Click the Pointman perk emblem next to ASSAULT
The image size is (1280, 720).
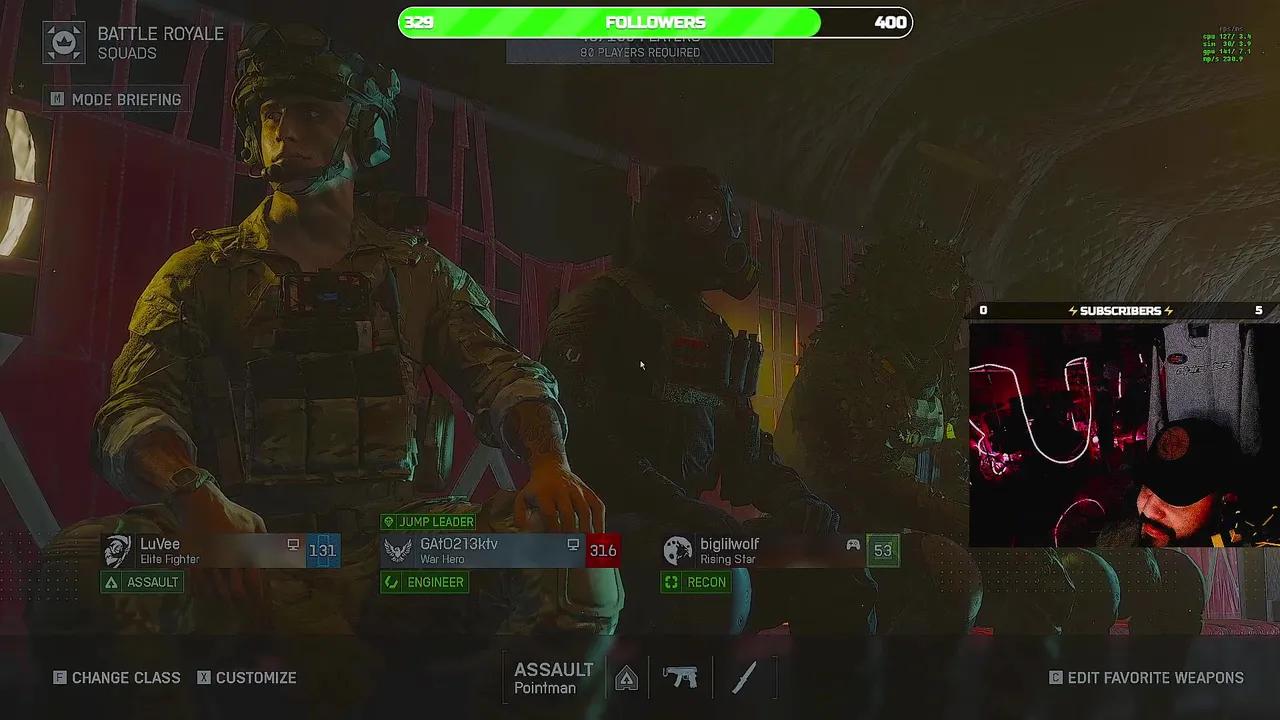pyautogui.click(x=627, y=677)
